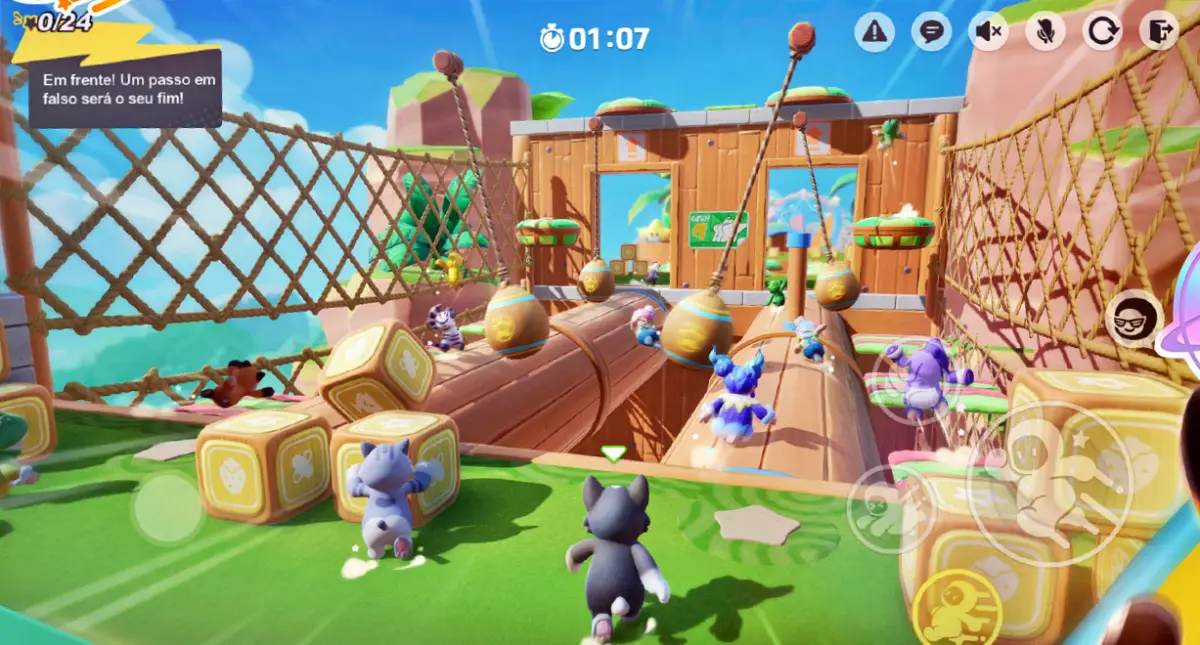The width and height of the screenshot is (1200, 645).
Task: Click the circular arrow reset button
Action: 1102,32
